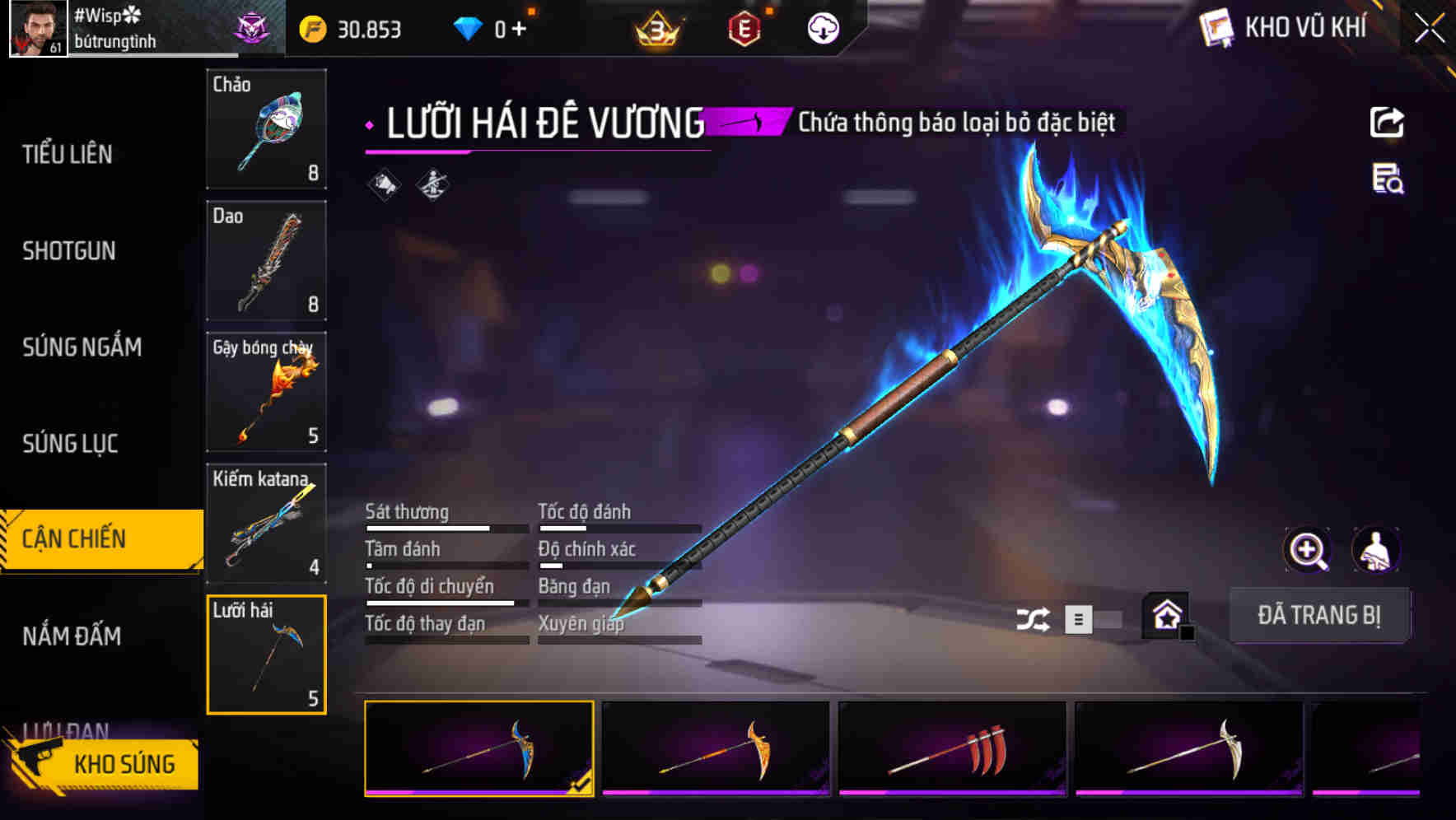Switch to the SHOTGUN category tab

click(69, 250)
